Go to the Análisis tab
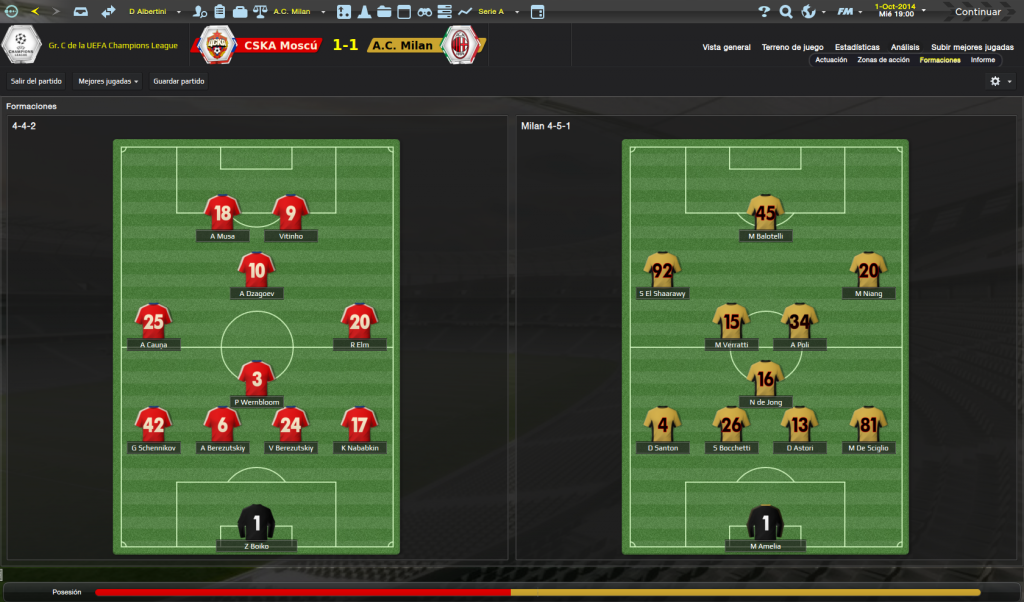Screen dimensions: 1024x602 click(x=905, y=47)
